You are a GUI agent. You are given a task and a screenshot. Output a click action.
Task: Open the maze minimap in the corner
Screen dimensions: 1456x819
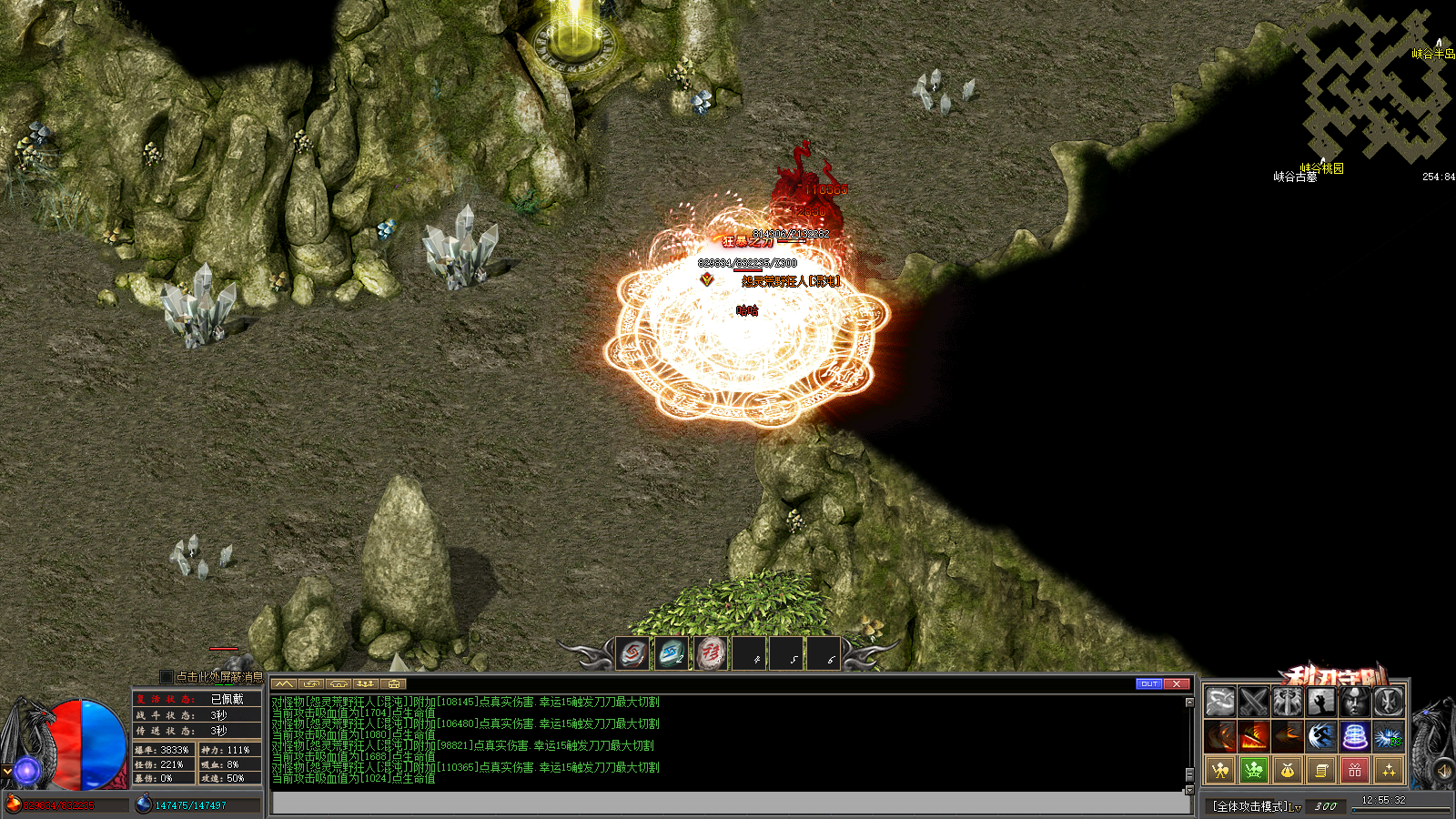click(1374, 86)
